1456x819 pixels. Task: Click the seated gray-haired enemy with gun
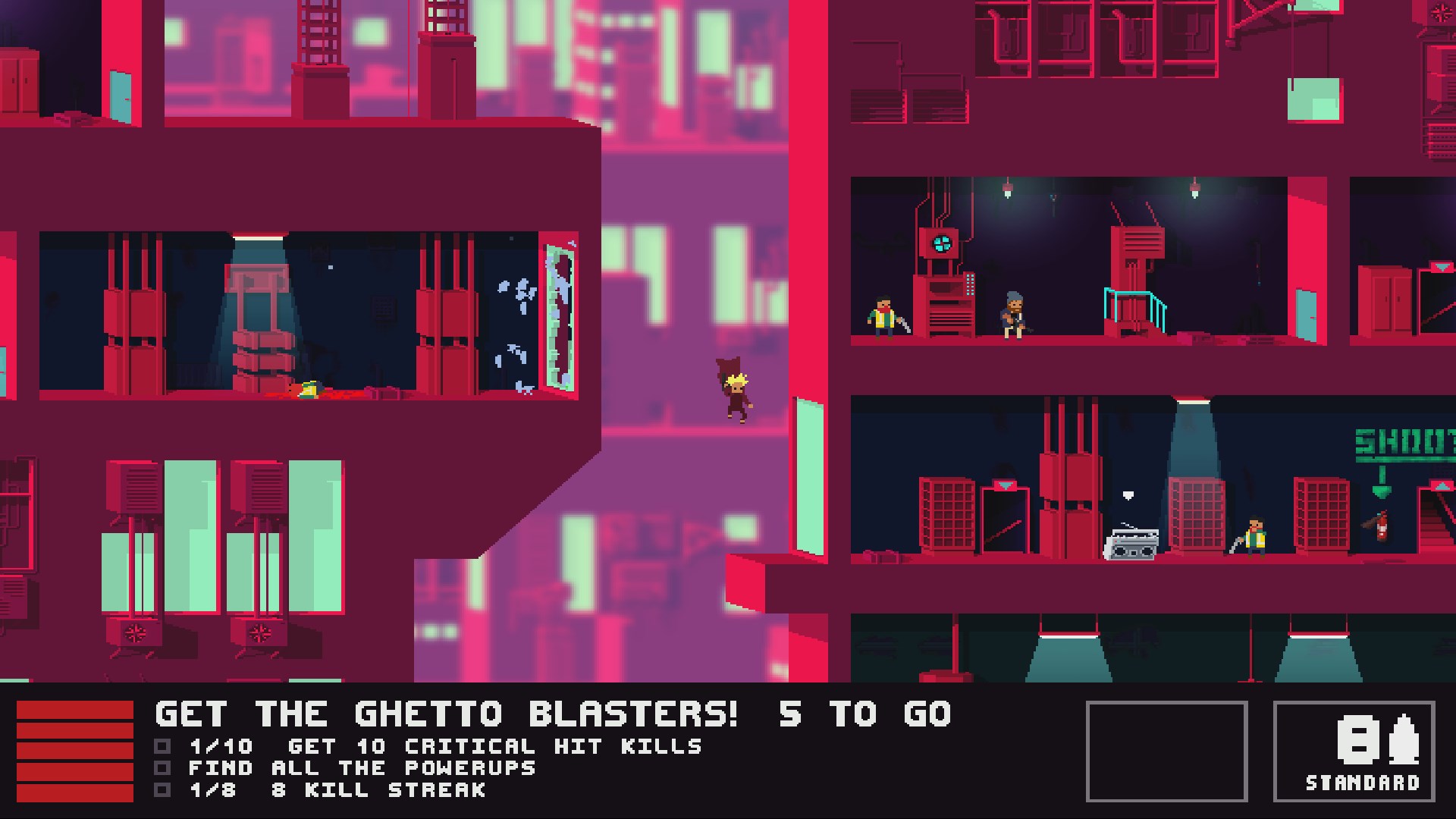click(1014, 315)
